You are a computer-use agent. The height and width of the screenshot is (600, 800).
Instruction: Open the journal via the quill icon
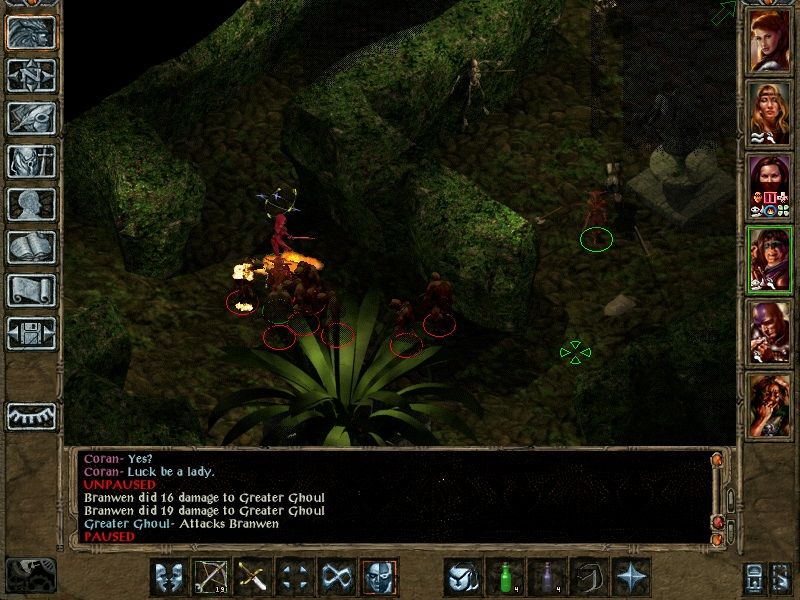pyautogui.click(x=31, y=118)
